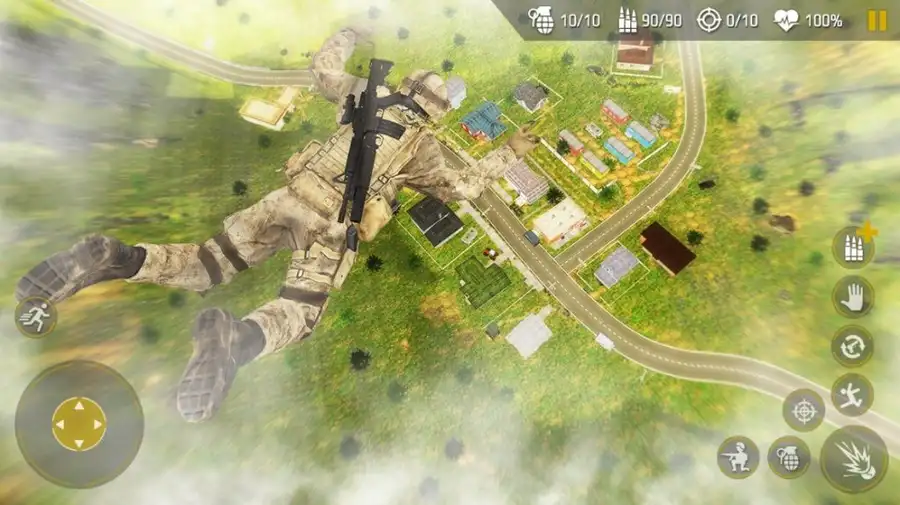The width and height of the screenshot is (900, 505).
Task: Toggle crouch with the kneeling soldier button
Action: (x=738, y=457)
